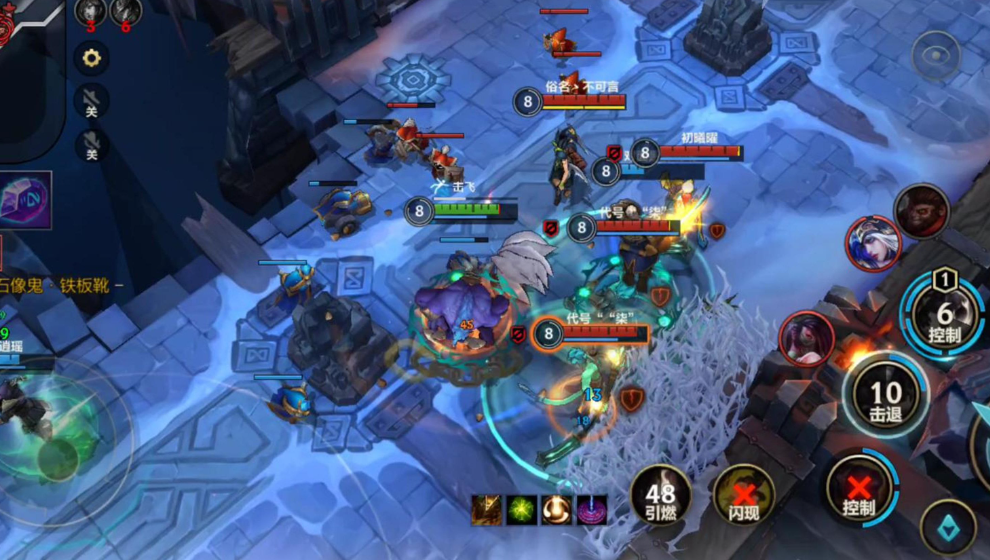This screenshot has width=990, height=560.
Task: Select the purple vortex buff icon
Action: coord(592,509)
